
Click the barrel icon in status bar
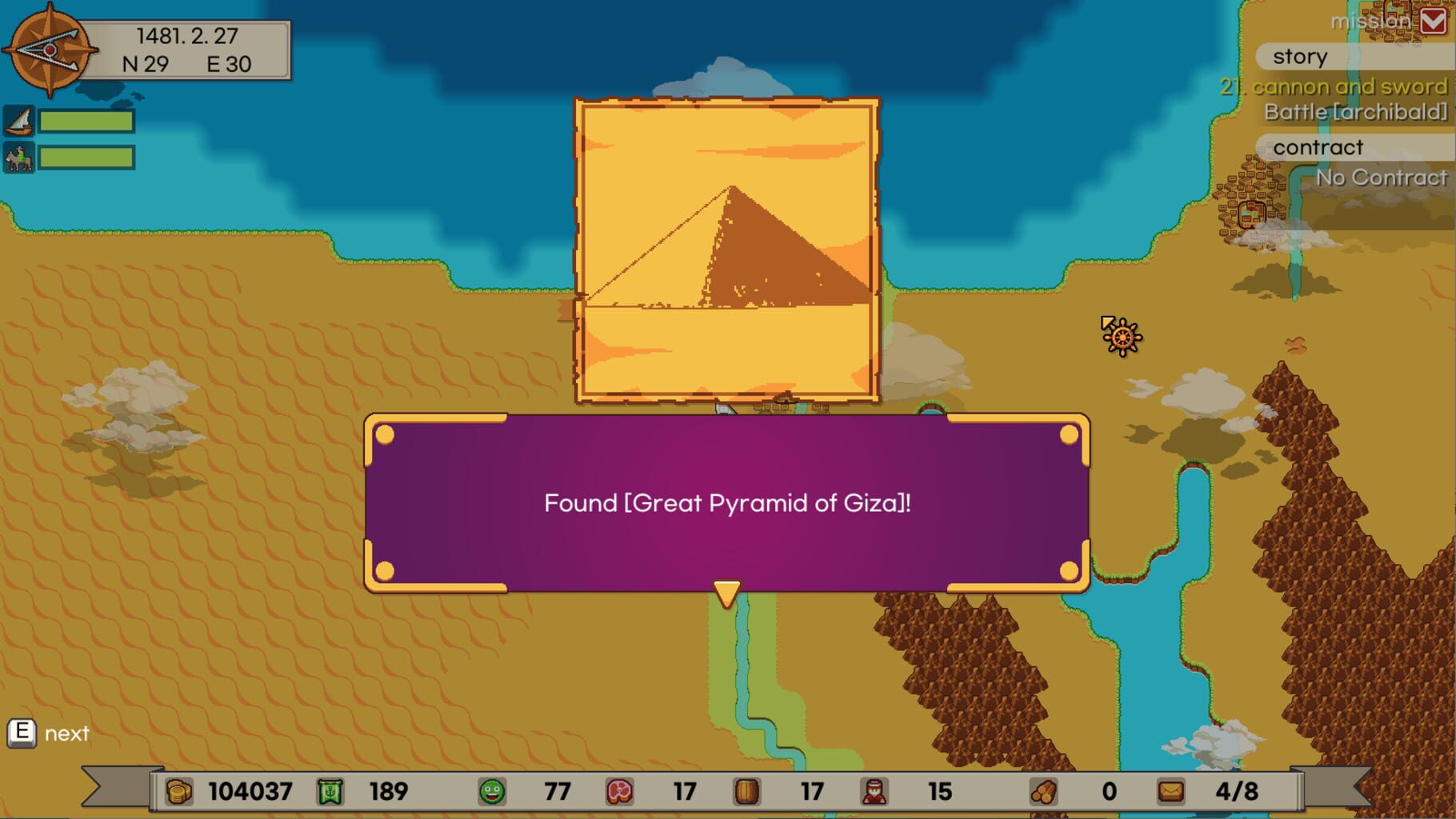click(745, 792)
